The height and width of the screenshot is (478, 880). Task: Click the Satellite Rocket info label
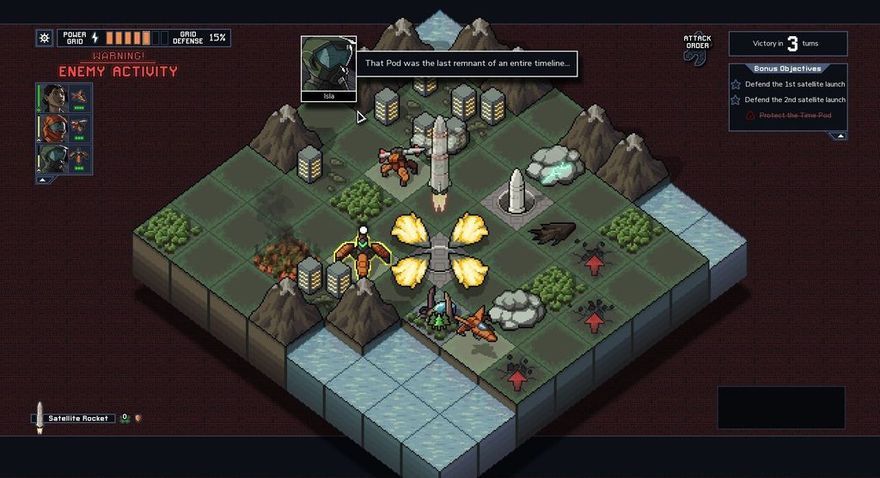tap(80, 418)
